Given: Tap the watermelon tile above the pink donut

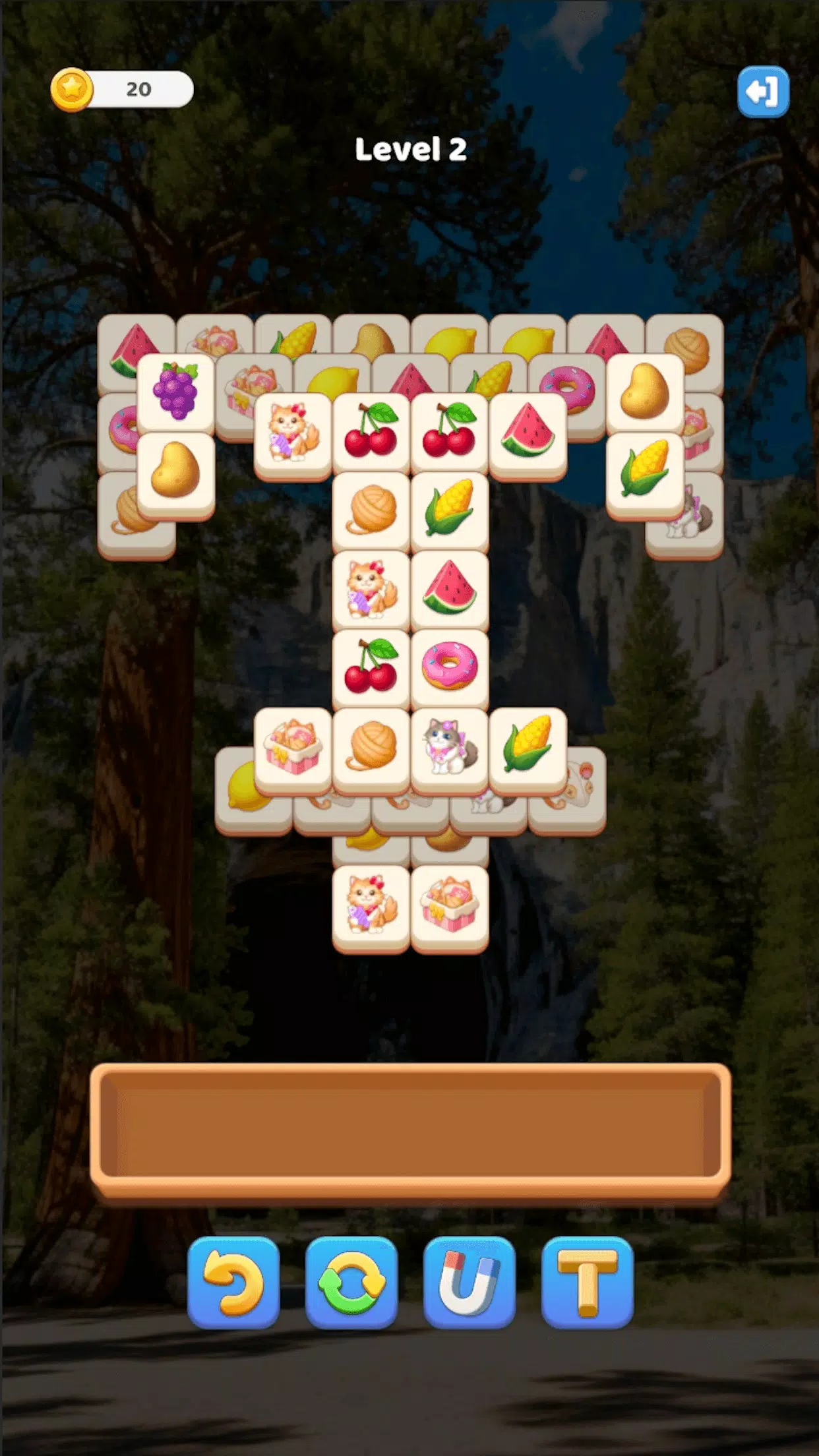Looking at the screenshot, I should tap(449, 588).
